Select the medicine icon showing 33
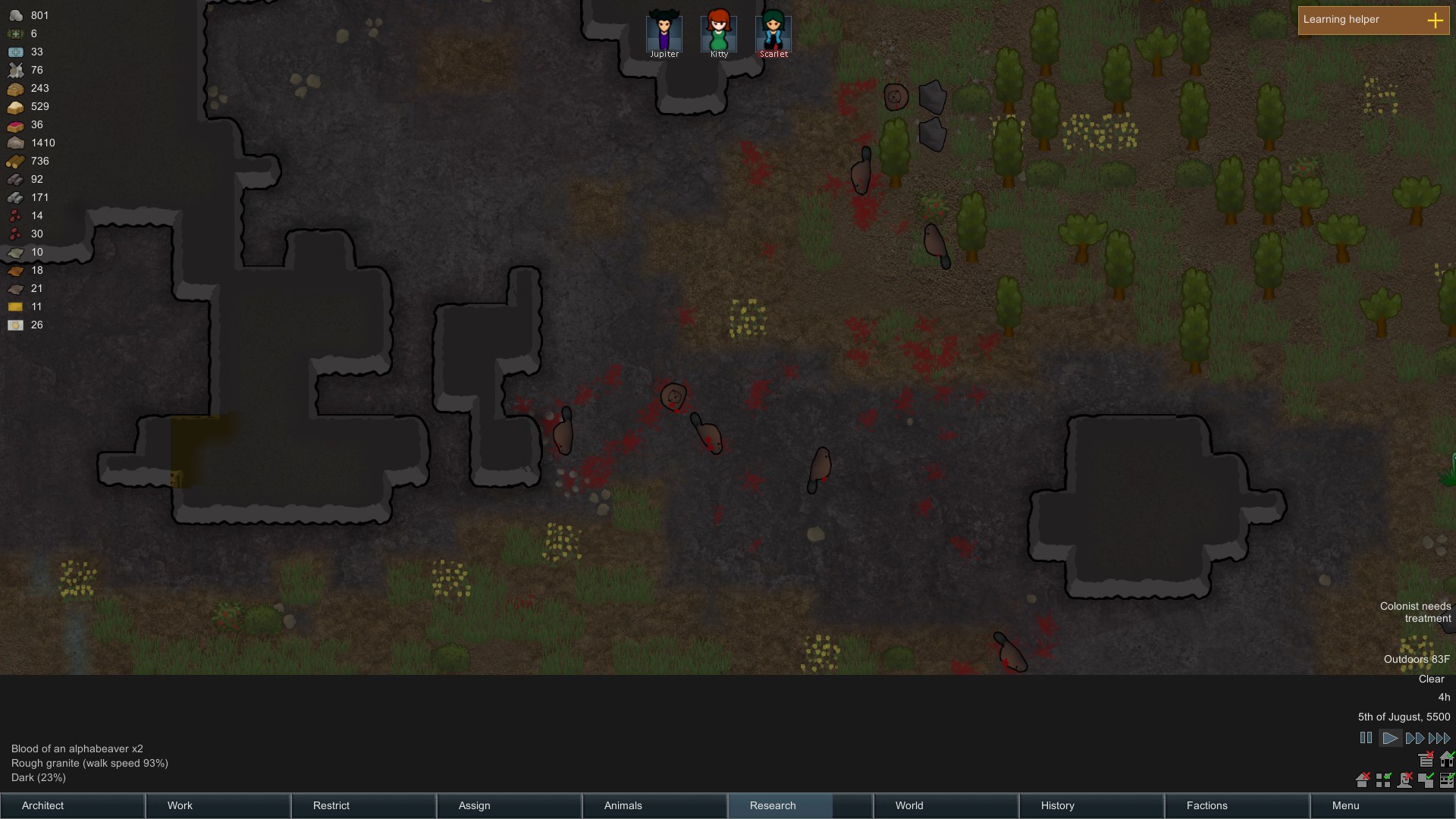 pos(15,52)
